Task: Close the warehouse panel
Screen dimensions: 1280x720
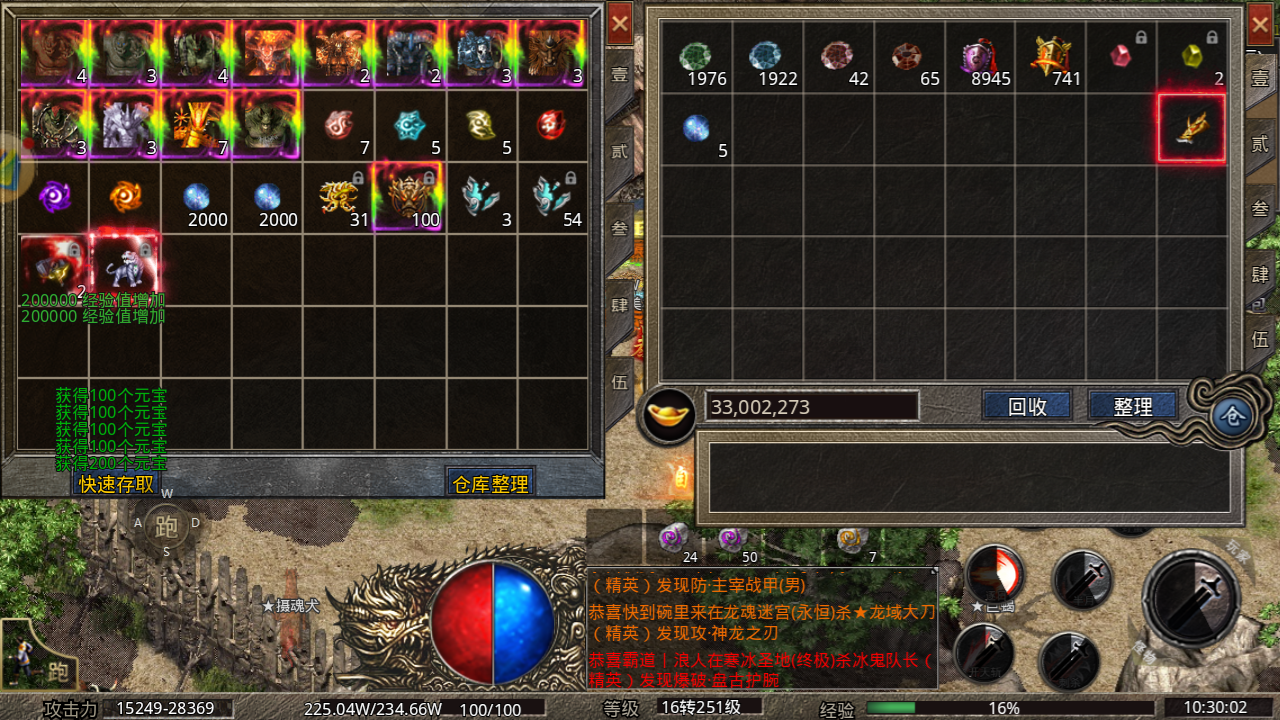Action: (620, 23)
